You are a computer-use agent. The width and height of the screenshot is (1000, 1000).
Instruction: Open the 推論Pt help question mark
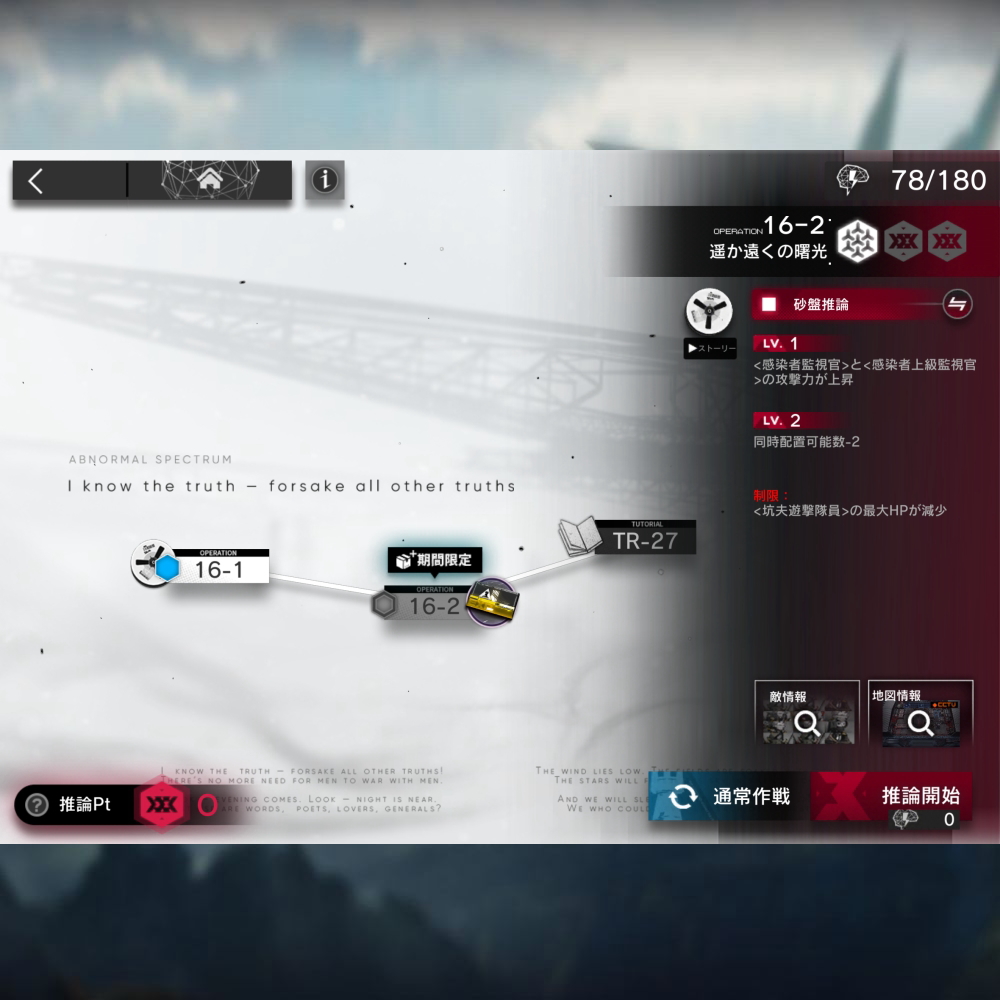[x=37, y=805]
